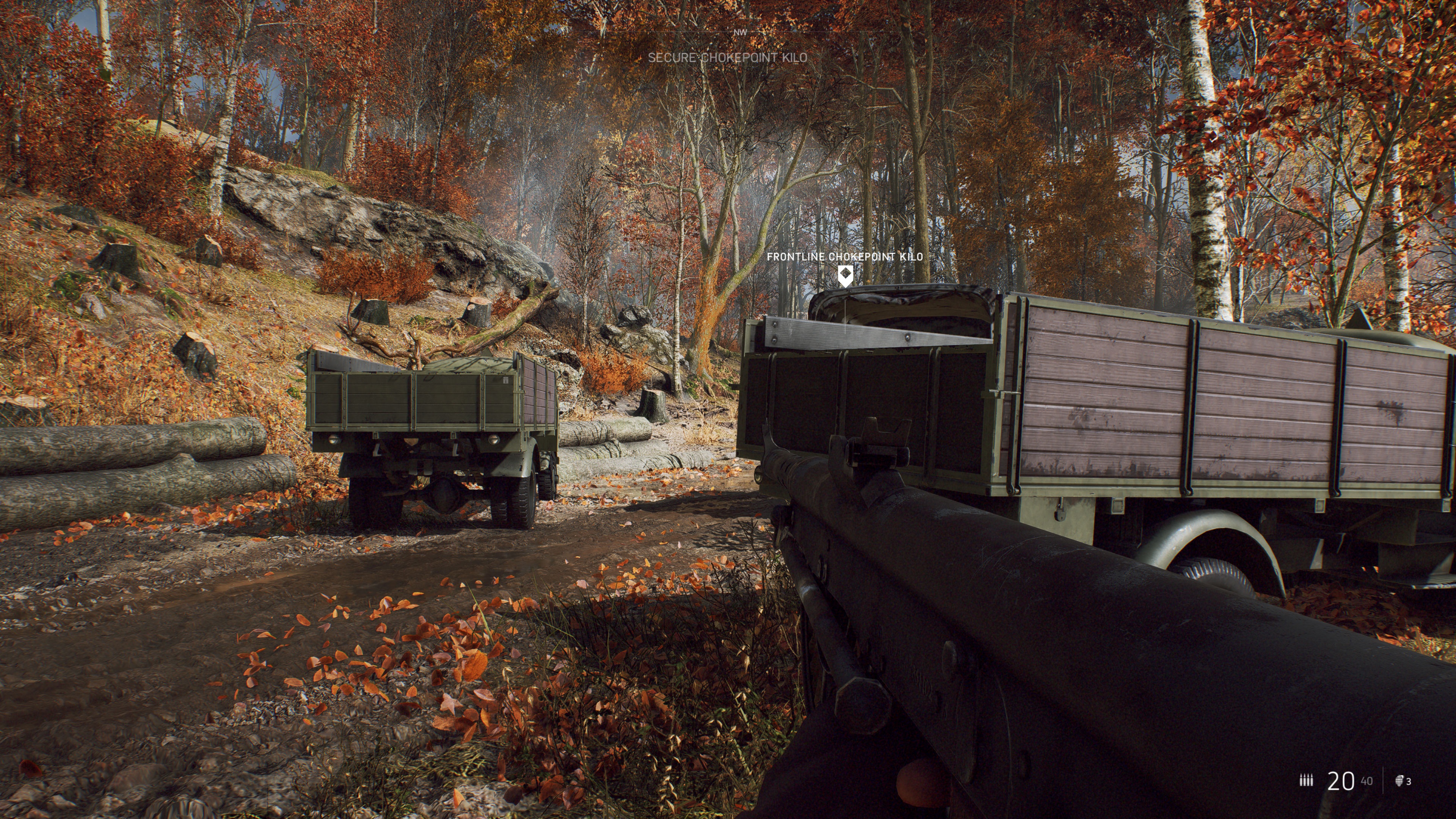Click the Frontline Chokepoint Kilo objective marker
Screen dimensions: 1456x819
845,276
